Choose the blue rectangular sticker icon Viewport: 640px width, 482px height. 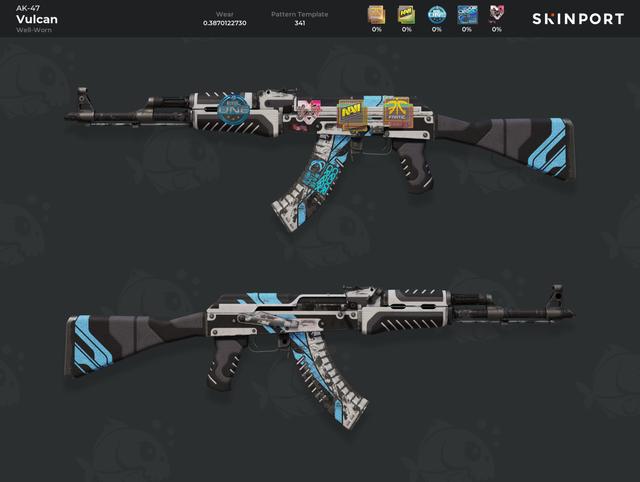(x=467, y=14)
